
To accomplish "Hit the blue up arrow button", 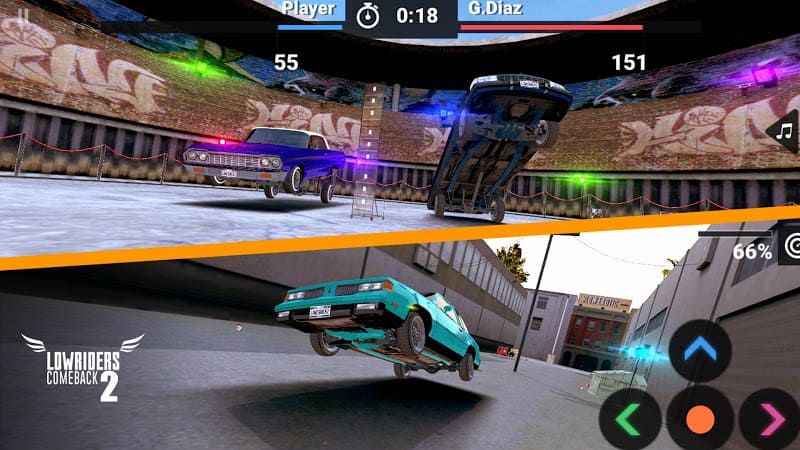I will (700, 351).
